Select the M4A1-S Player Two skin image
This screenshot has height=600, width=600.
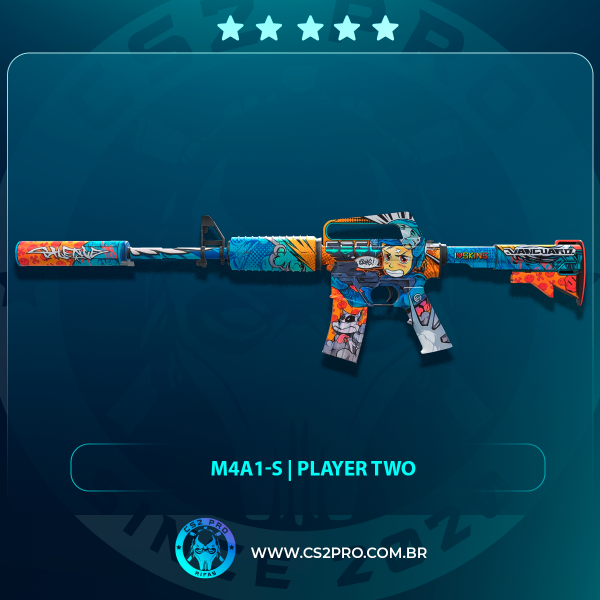coord(300,285)
